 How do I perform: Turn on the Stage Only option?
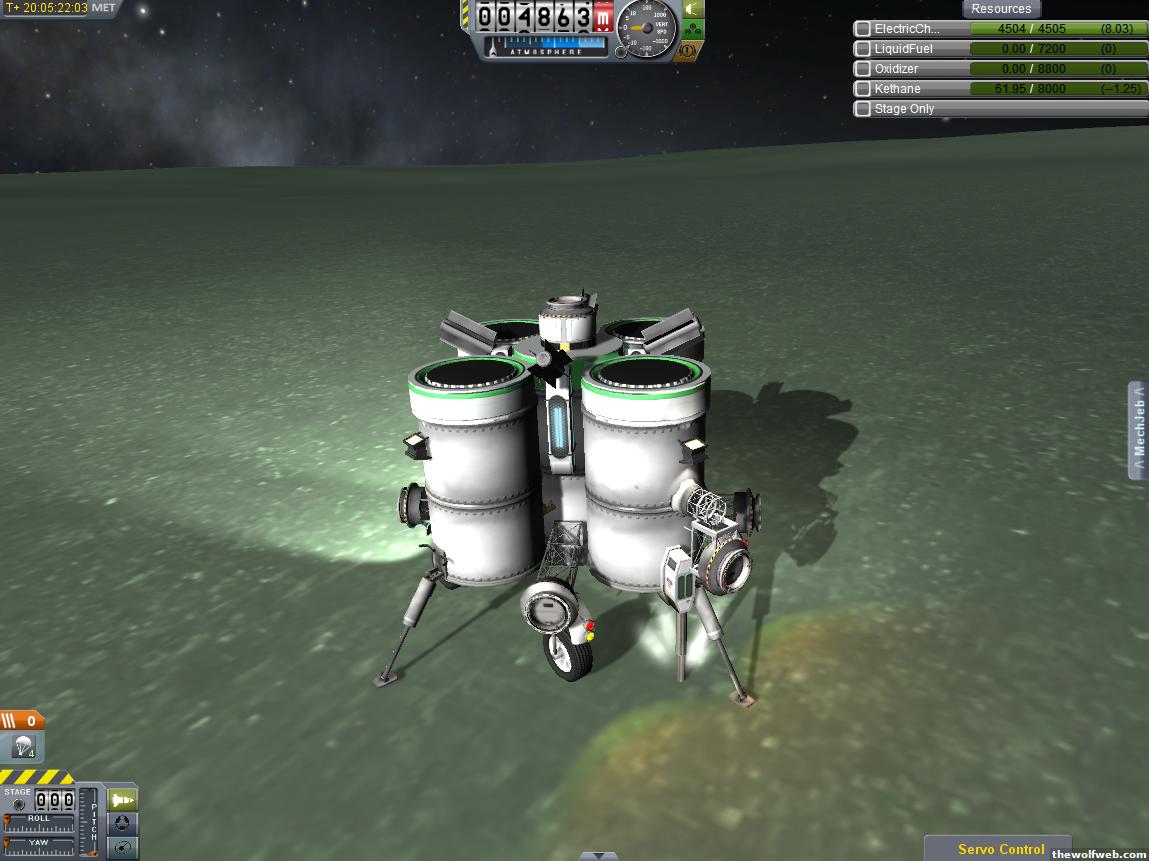862,109
